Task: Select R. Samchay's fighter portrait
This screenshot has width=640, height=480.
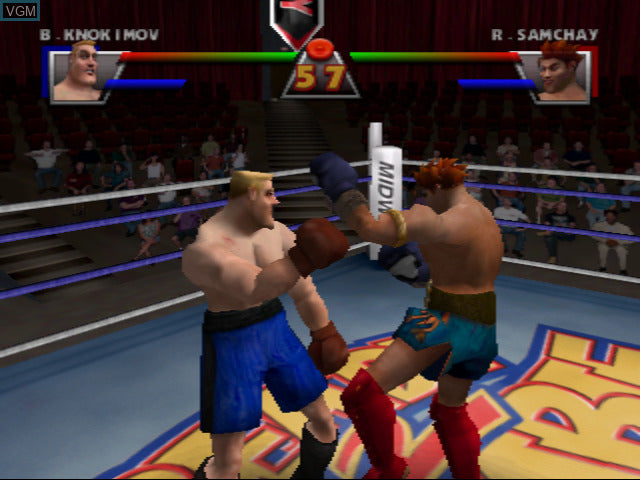Action: point(561,74)
